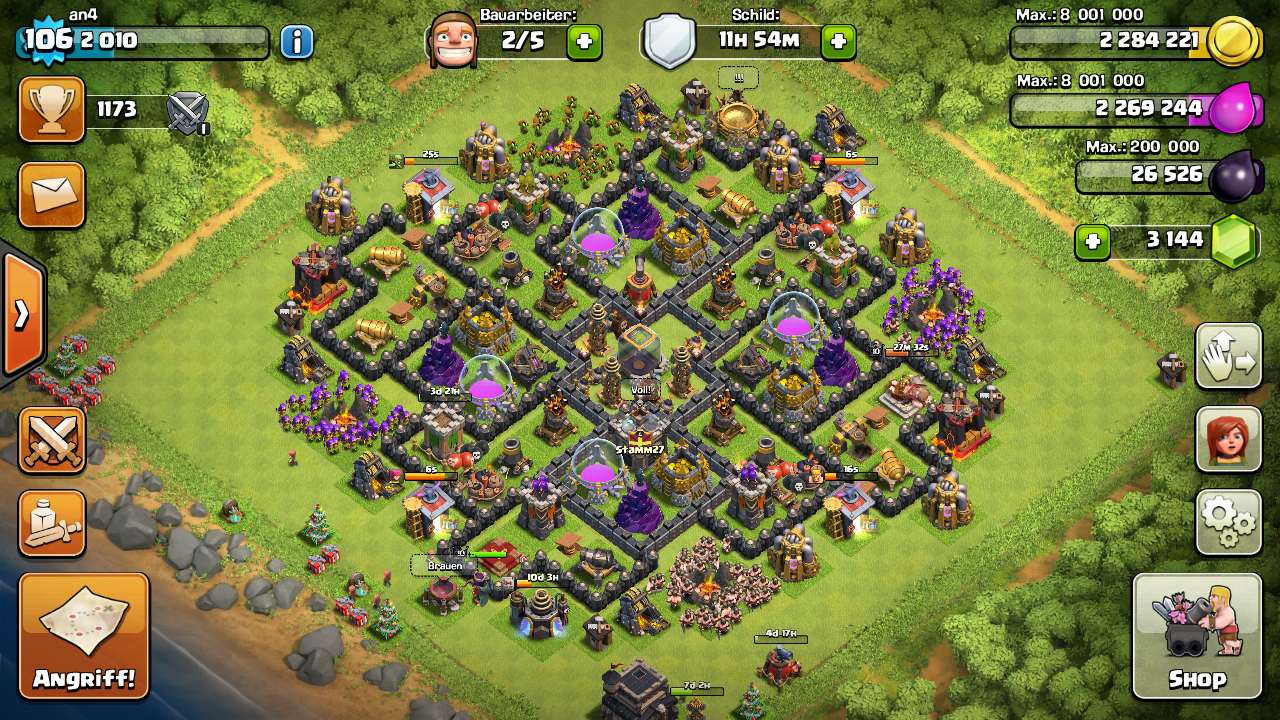The image size is (1280, 720).
Task: Buy a shield with the green plus
Action: point(838,42)
